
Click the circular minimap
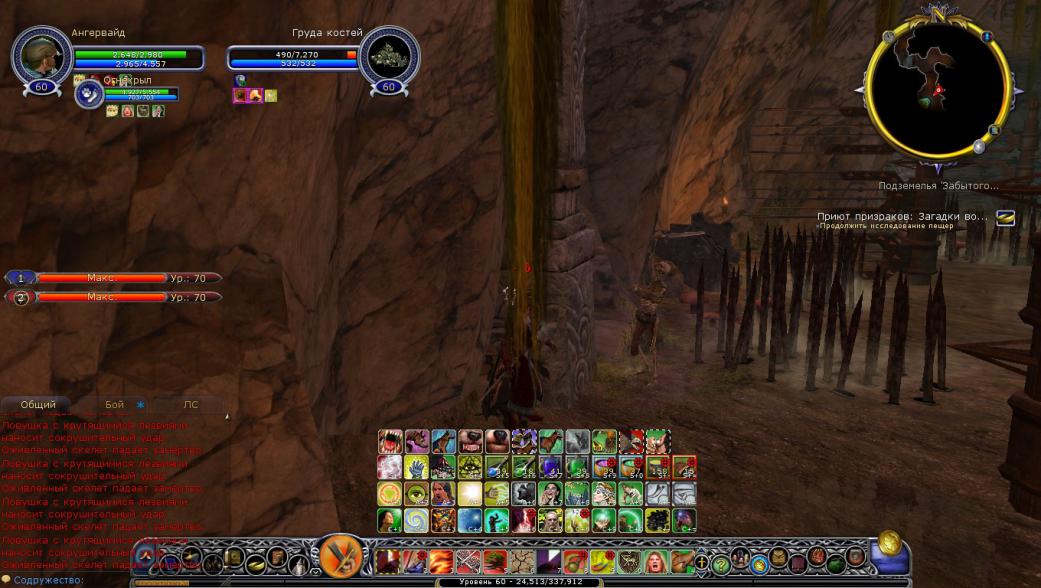point(937,90)
